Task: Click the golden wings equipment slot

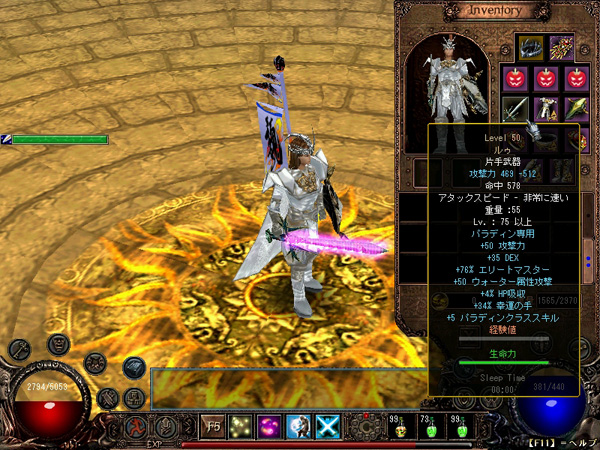Action: point(563,48)
